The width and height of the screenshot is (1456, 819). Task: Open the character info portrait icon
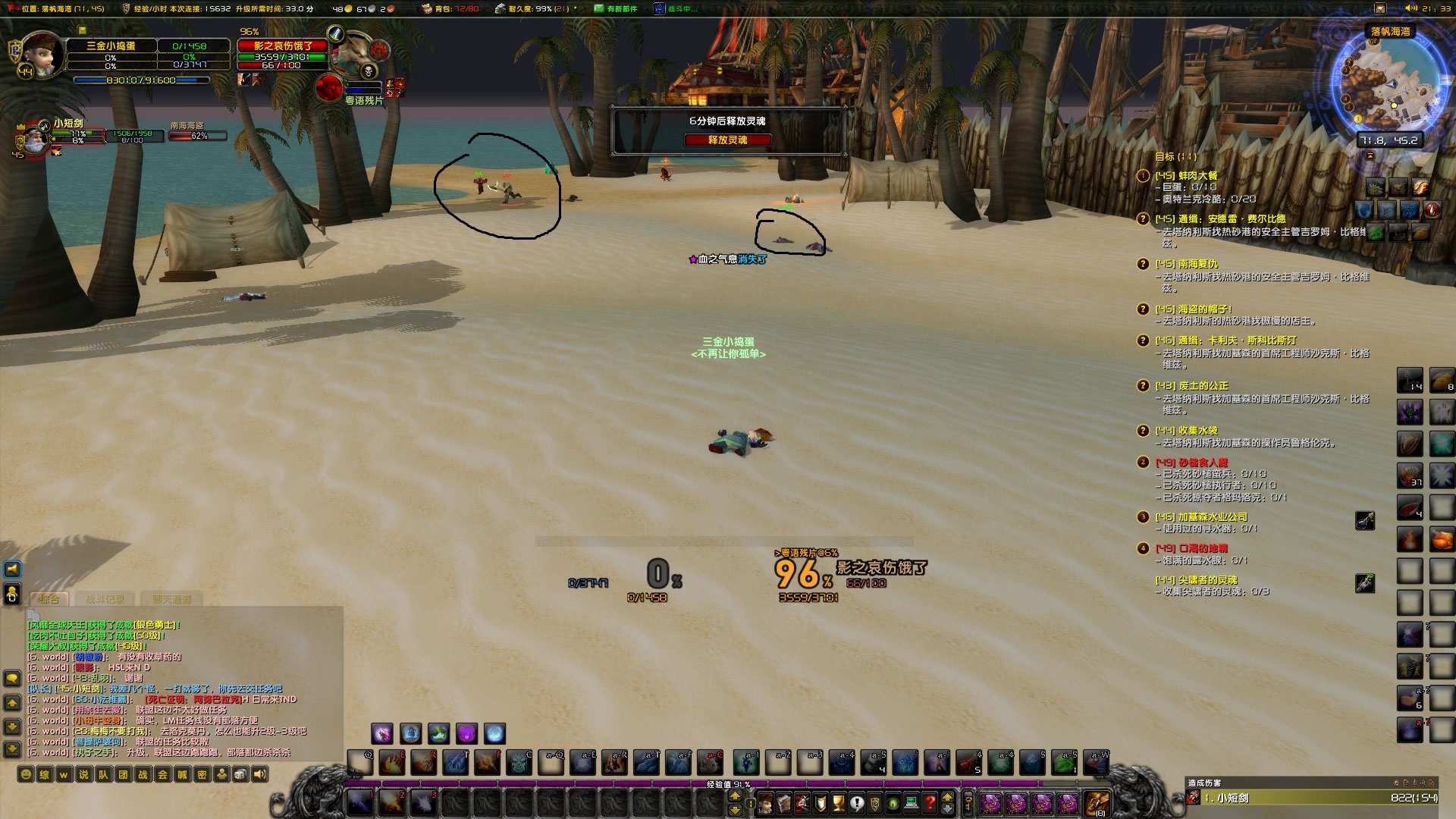[766, 802]
